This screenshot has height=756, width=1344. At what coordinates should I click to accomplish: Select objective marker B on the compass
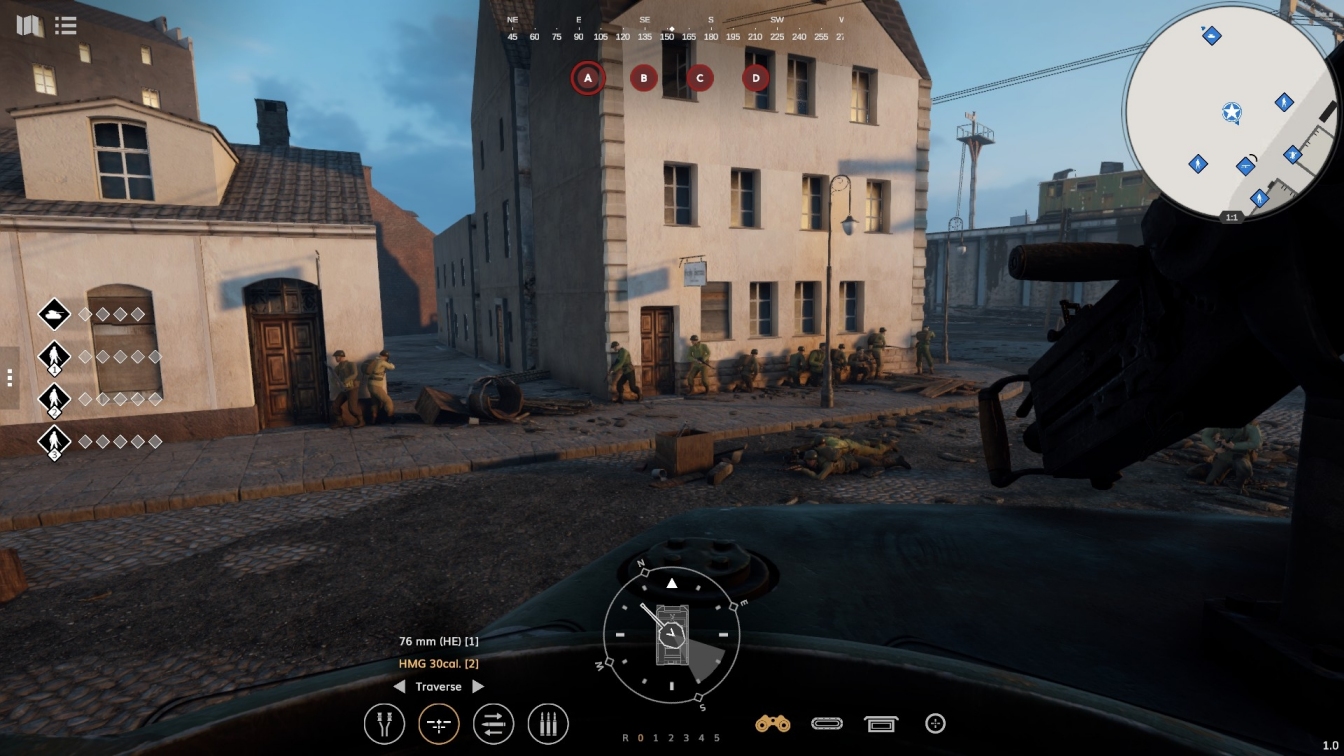(644, 77)
